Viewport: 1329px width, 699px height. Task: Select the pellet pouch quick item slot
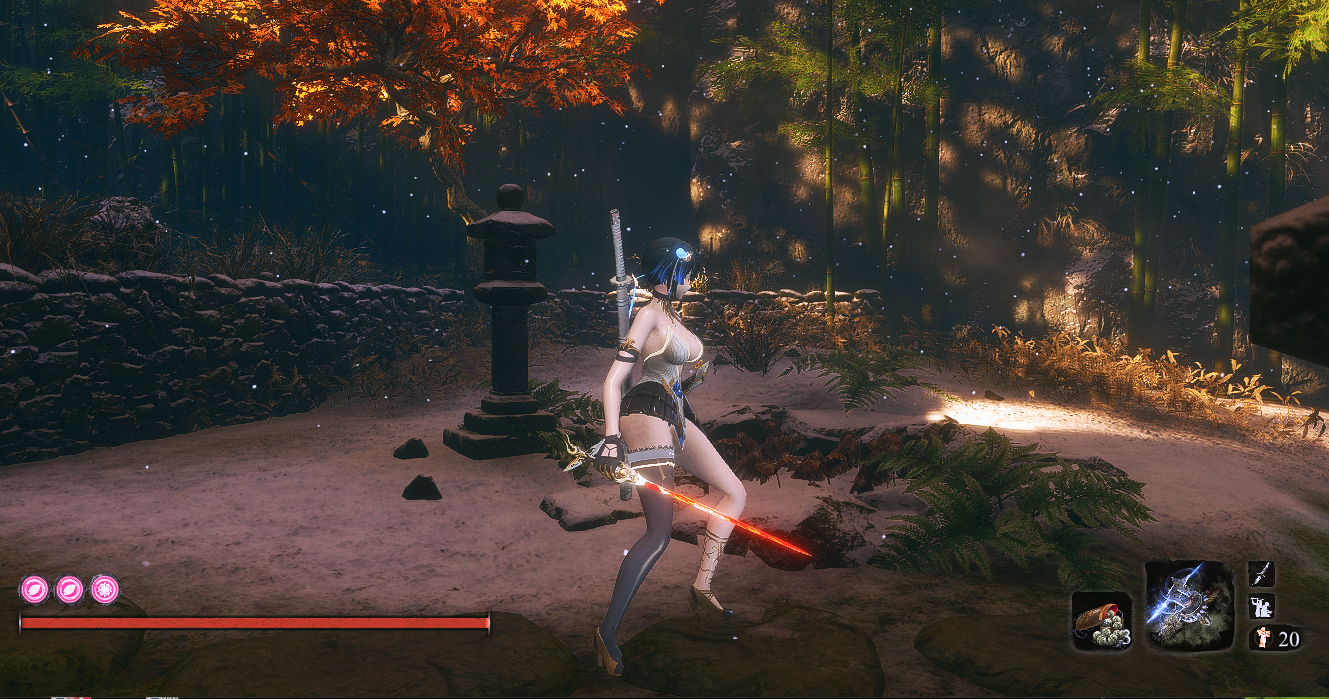[x=1101, y=621]
